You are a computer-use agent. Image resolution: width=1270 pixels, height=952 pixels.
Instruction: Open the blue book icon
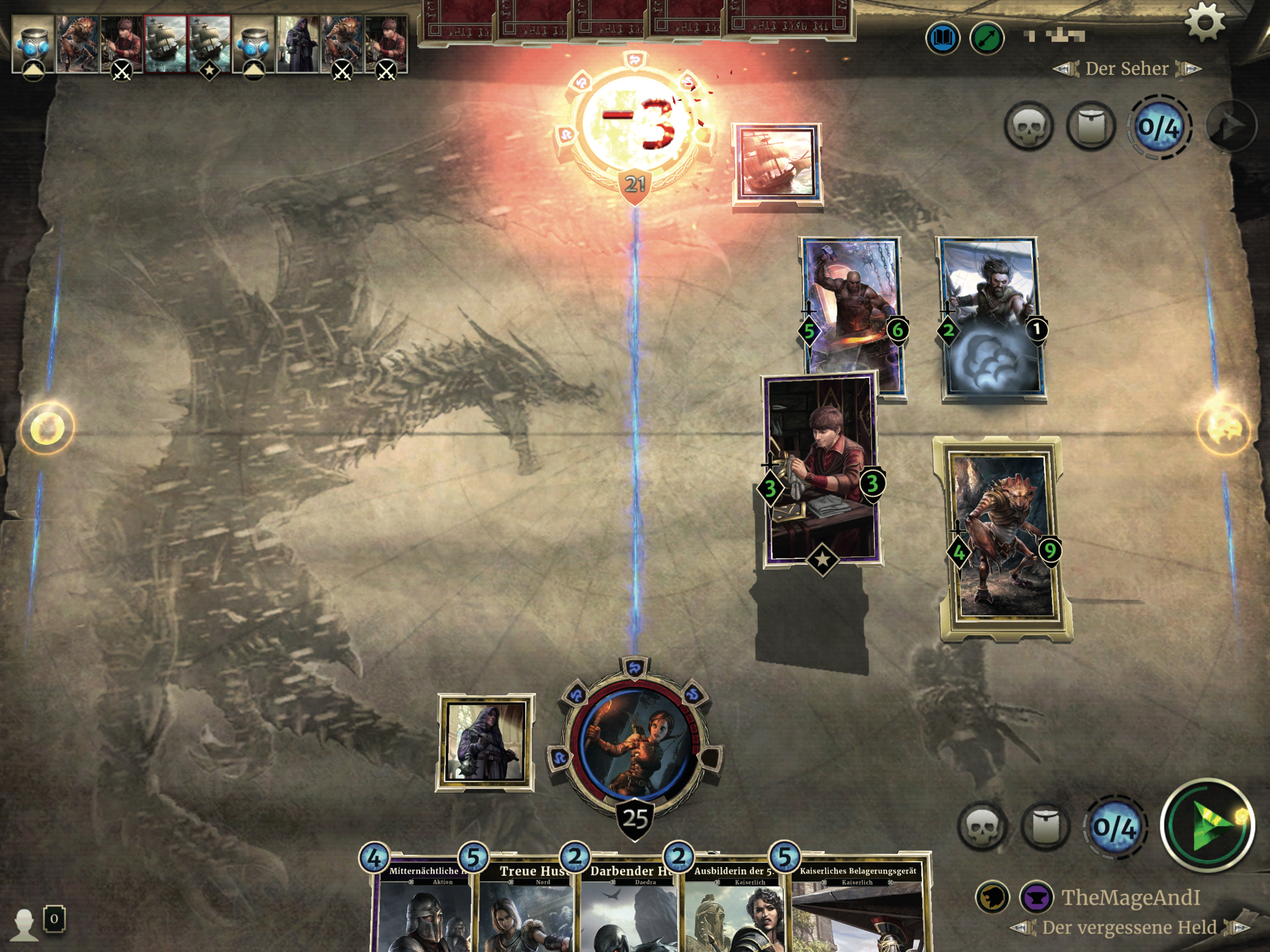pos(942,39)
